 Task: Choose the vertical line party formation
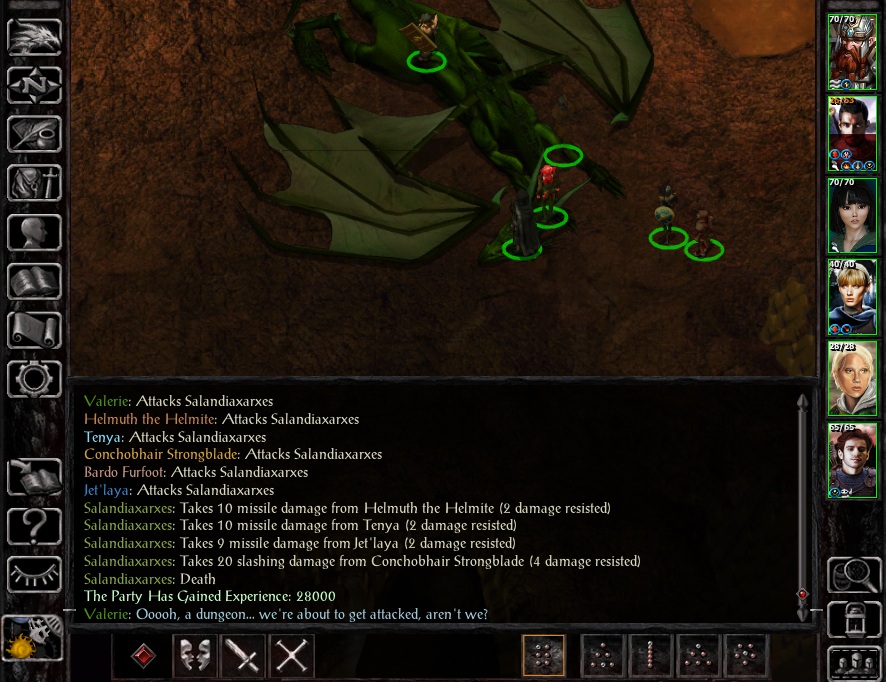[x=651, y=656]
